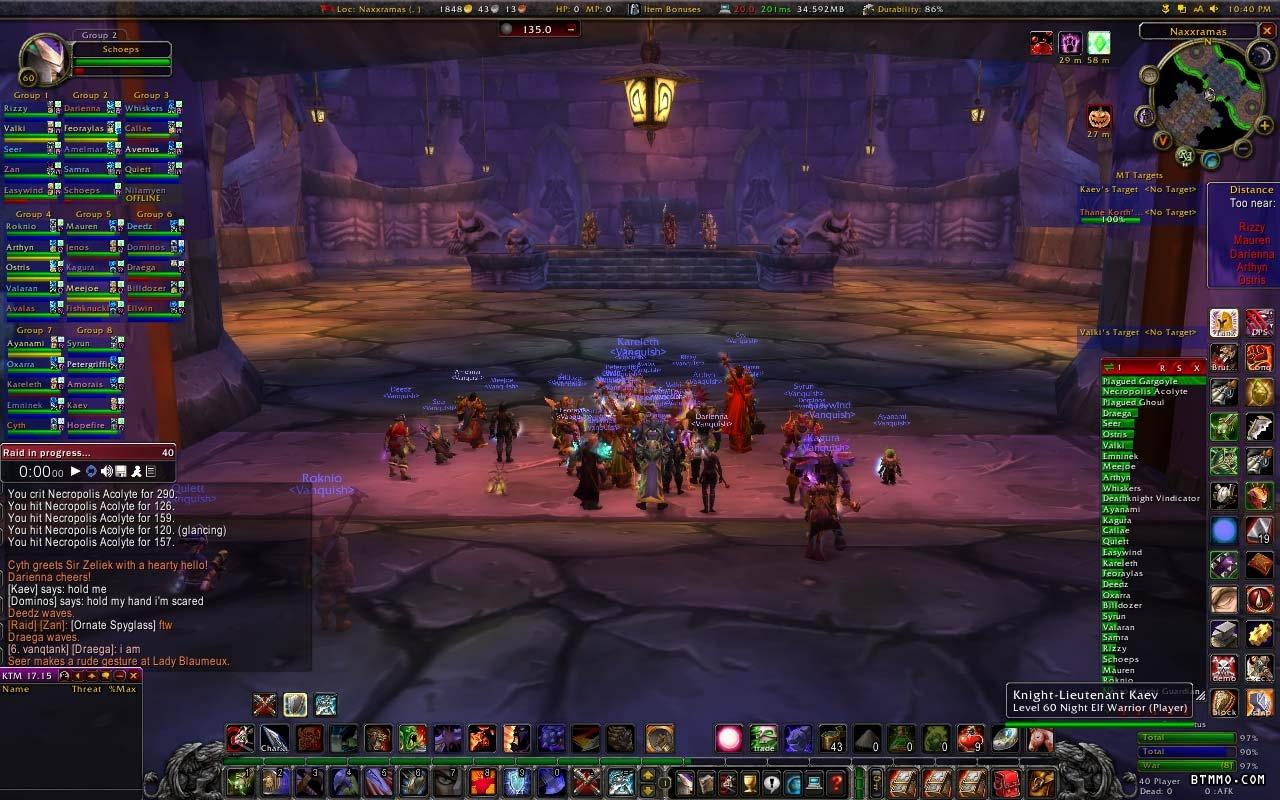Select Schoeps' player portrait frame

[x=44, y=60]
